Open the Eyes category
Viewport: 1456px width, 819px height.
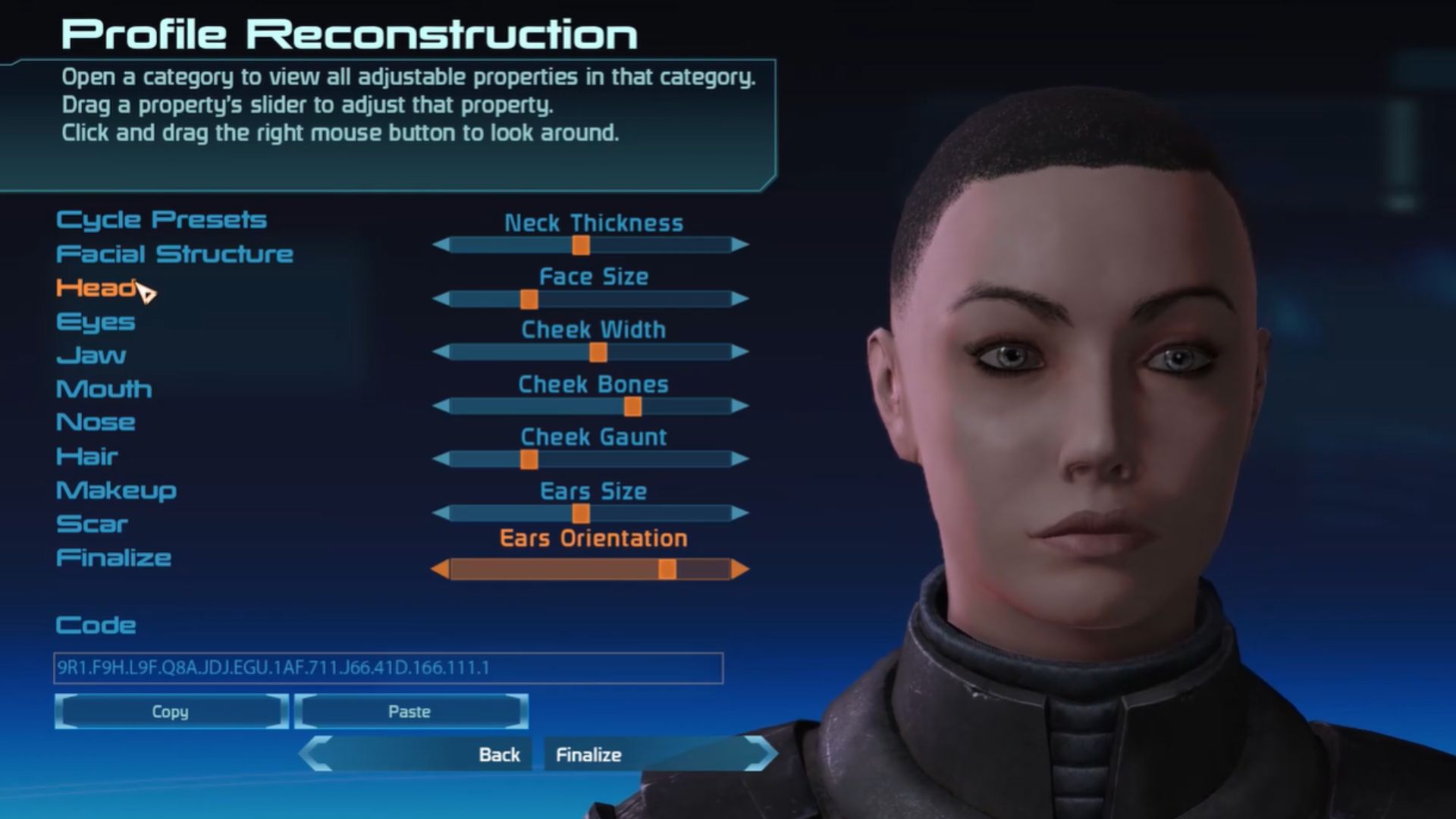[x=96, y=322]
